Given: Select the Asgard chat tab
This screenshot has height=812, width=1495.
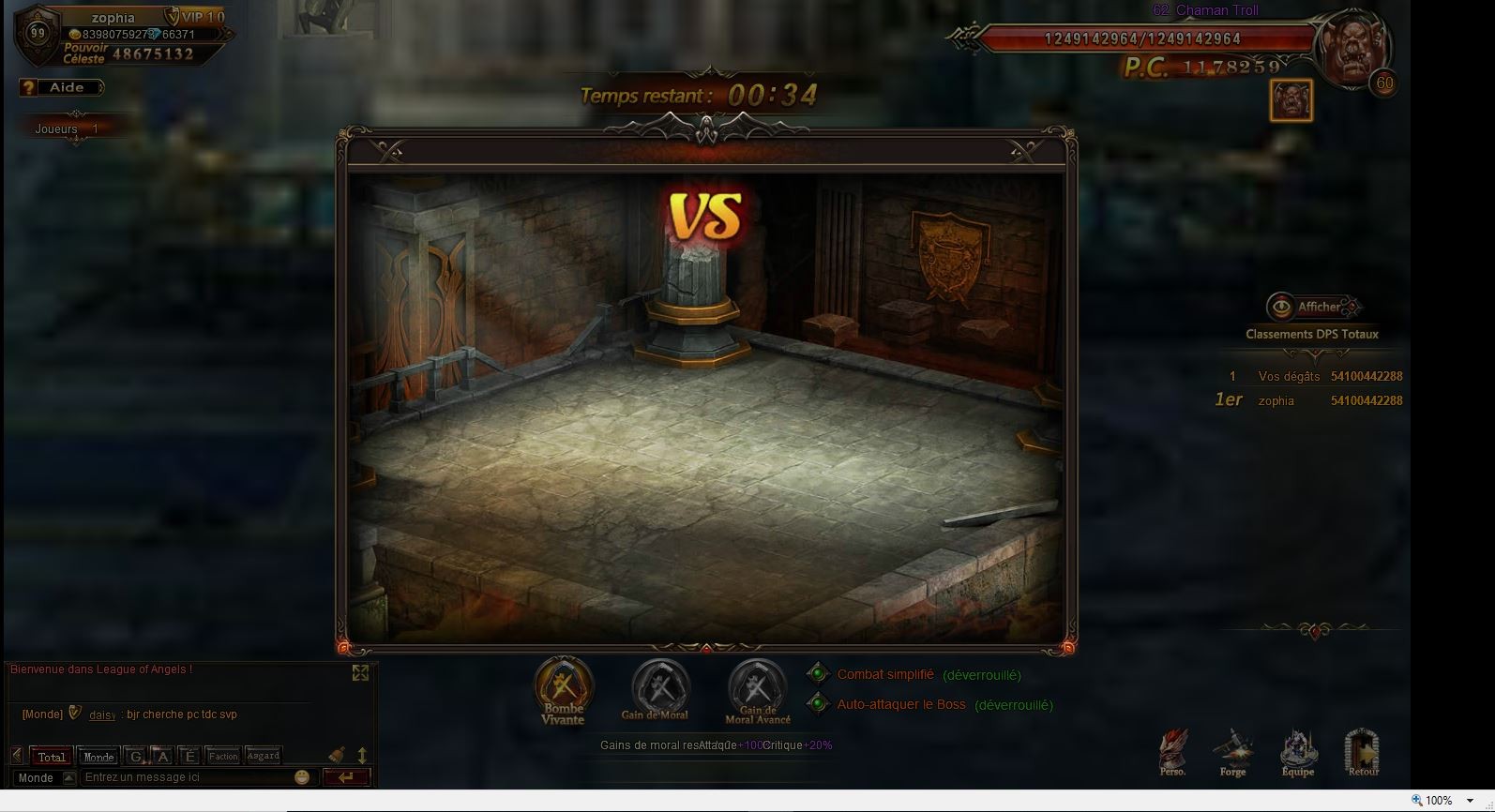Looking at the screenshot, I should (264, 756).
